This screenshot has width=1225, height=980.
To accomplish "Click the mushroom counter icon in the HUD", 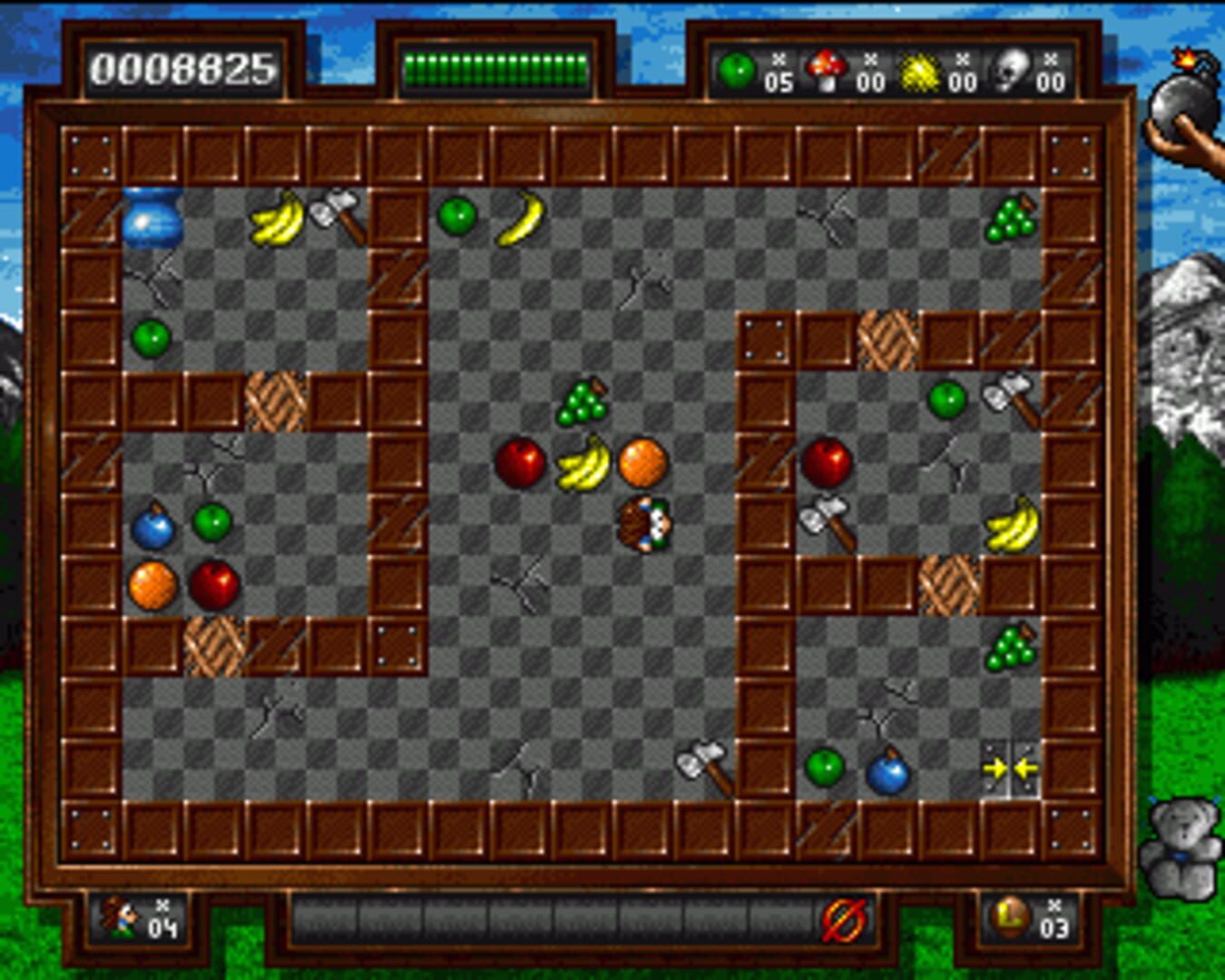I will pos(828,66).
